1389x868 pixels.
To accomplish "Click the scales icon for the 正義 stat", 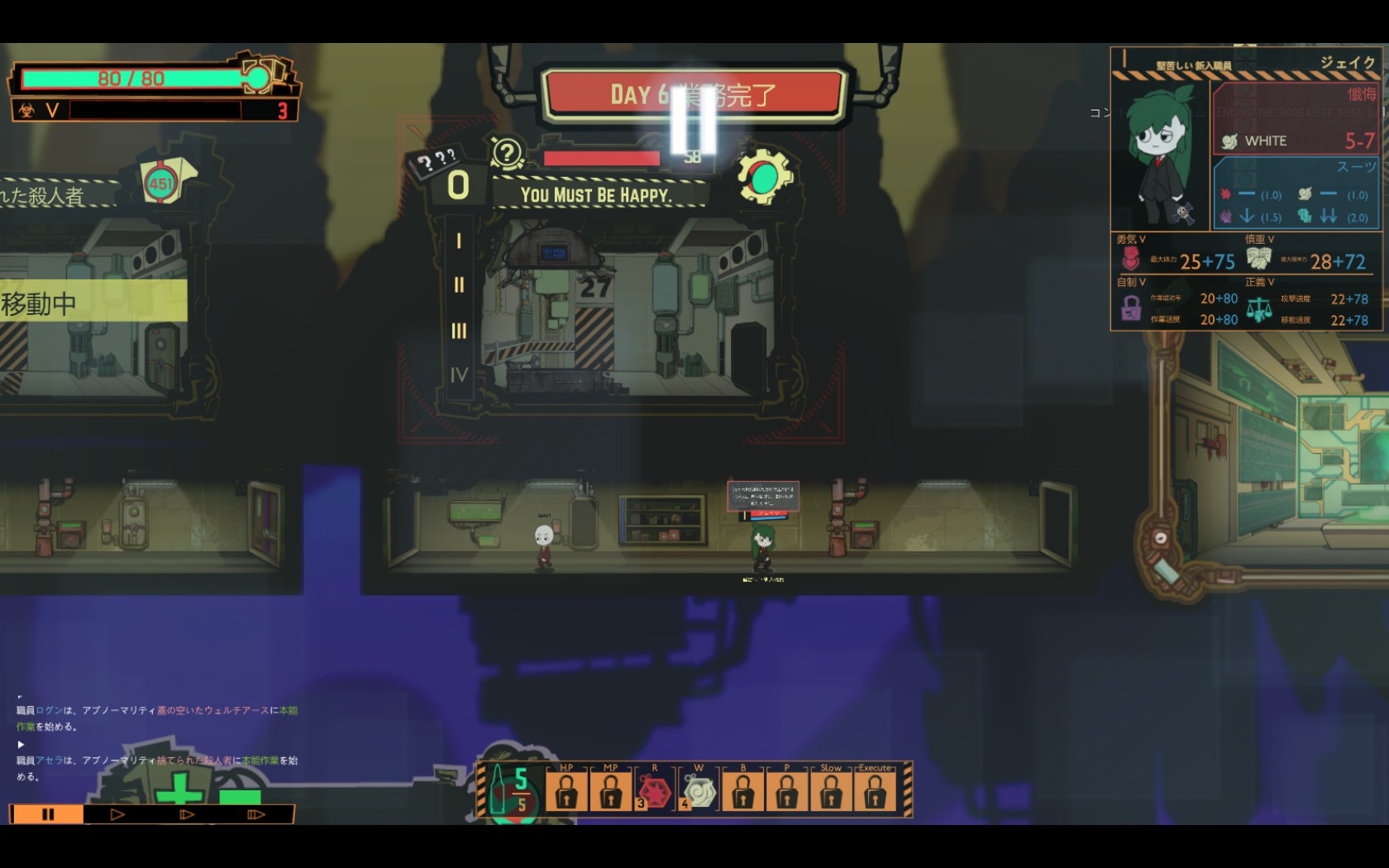I will point(1258,309).
